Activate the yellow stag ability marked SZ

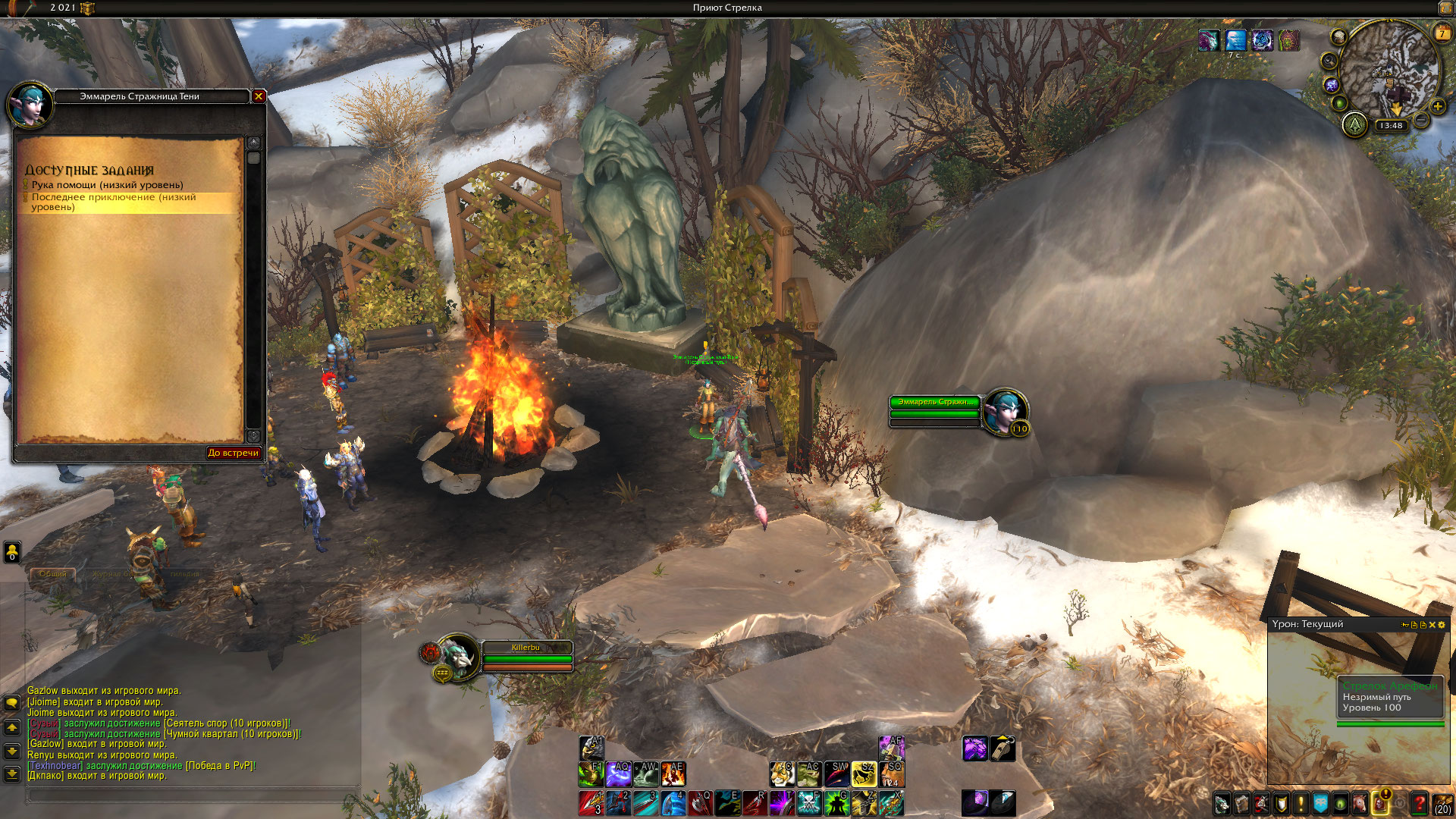pos(864,774)
